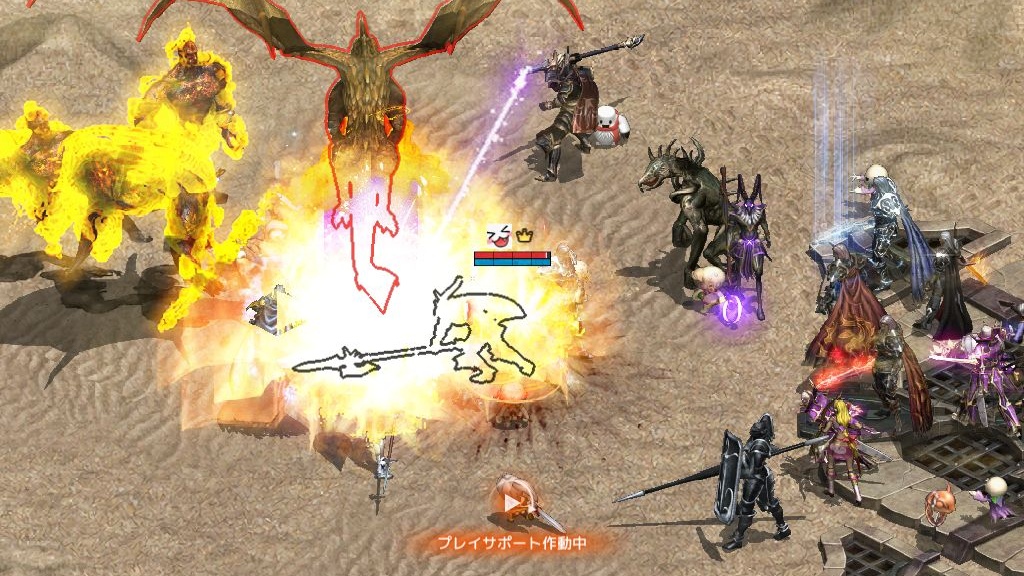Image resolution: width=1024 pixels, height=576 pixels.
Task: Toggle the Play Support play-arrow button
Action: pyautogui.click(x=512, y=503)
